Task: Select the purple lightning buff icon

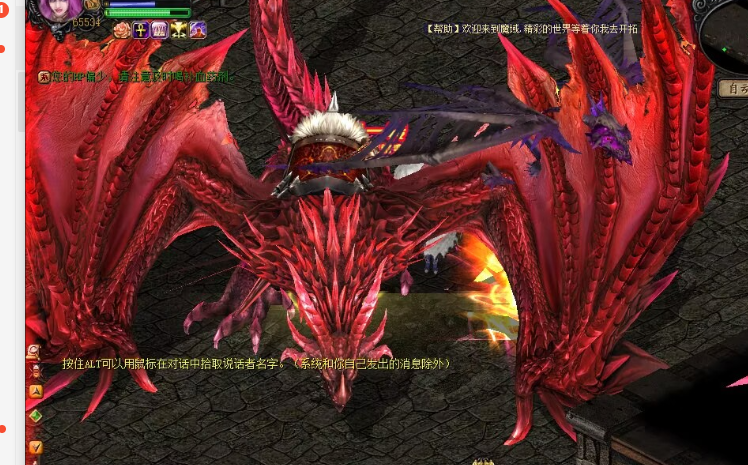Action: (x=198, y=30)
